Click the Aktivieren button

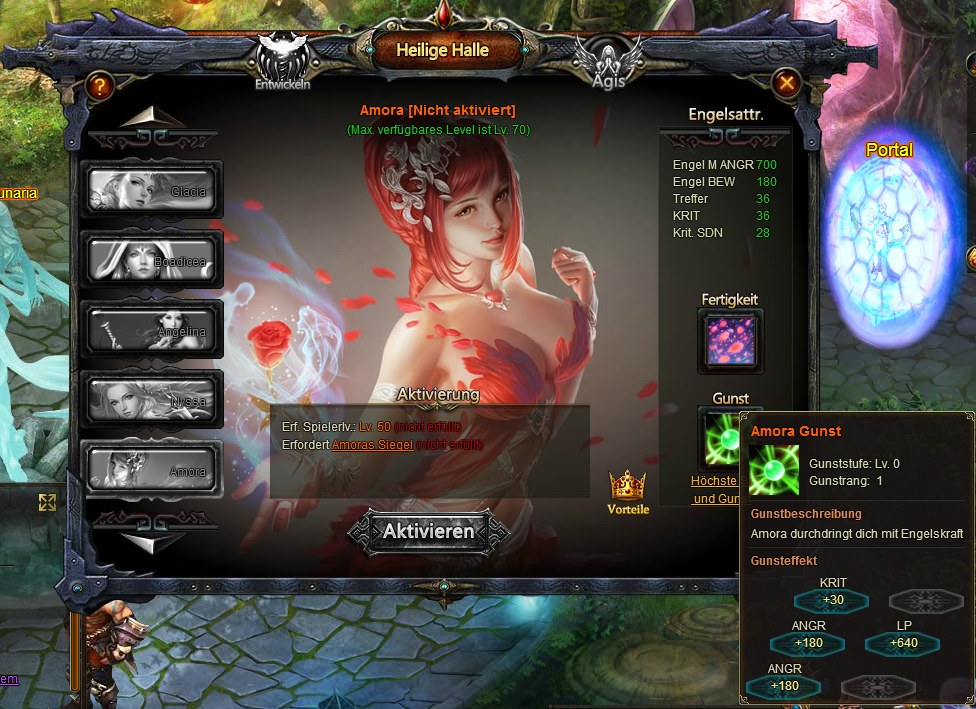point(429,531)
